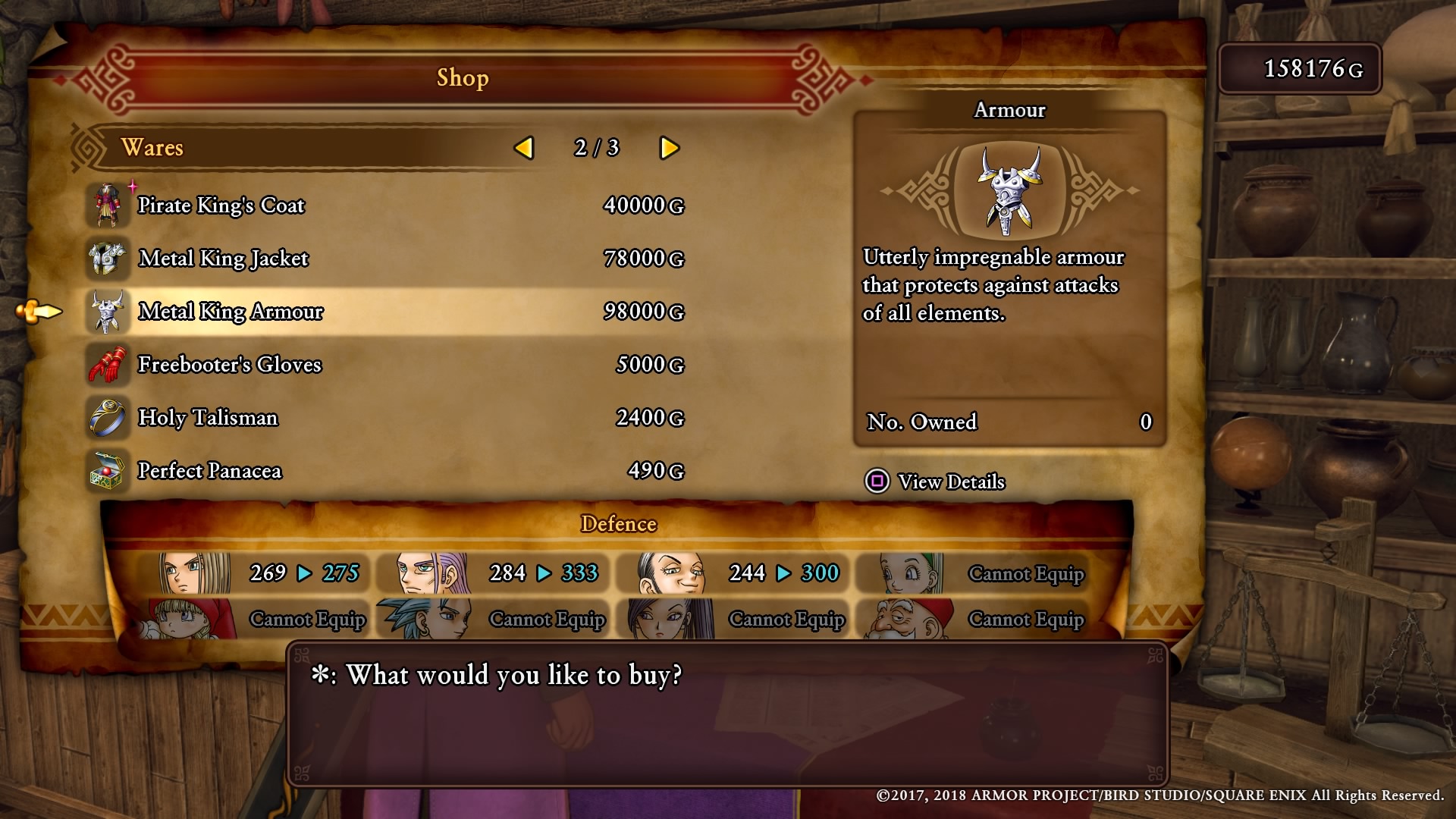Go to the previous wares page arrow
This screenshot has width=1456, height=819.
tap(524, 148)
